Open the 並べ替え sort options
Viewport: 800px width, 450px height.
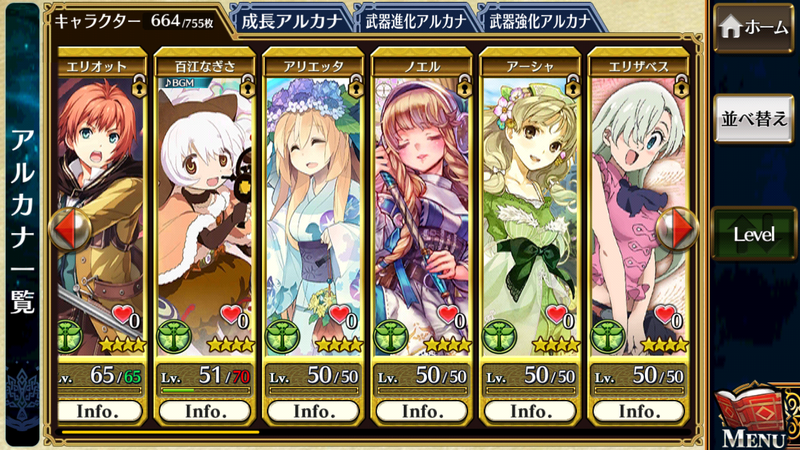pyautogui.click(x=754, y=118)
